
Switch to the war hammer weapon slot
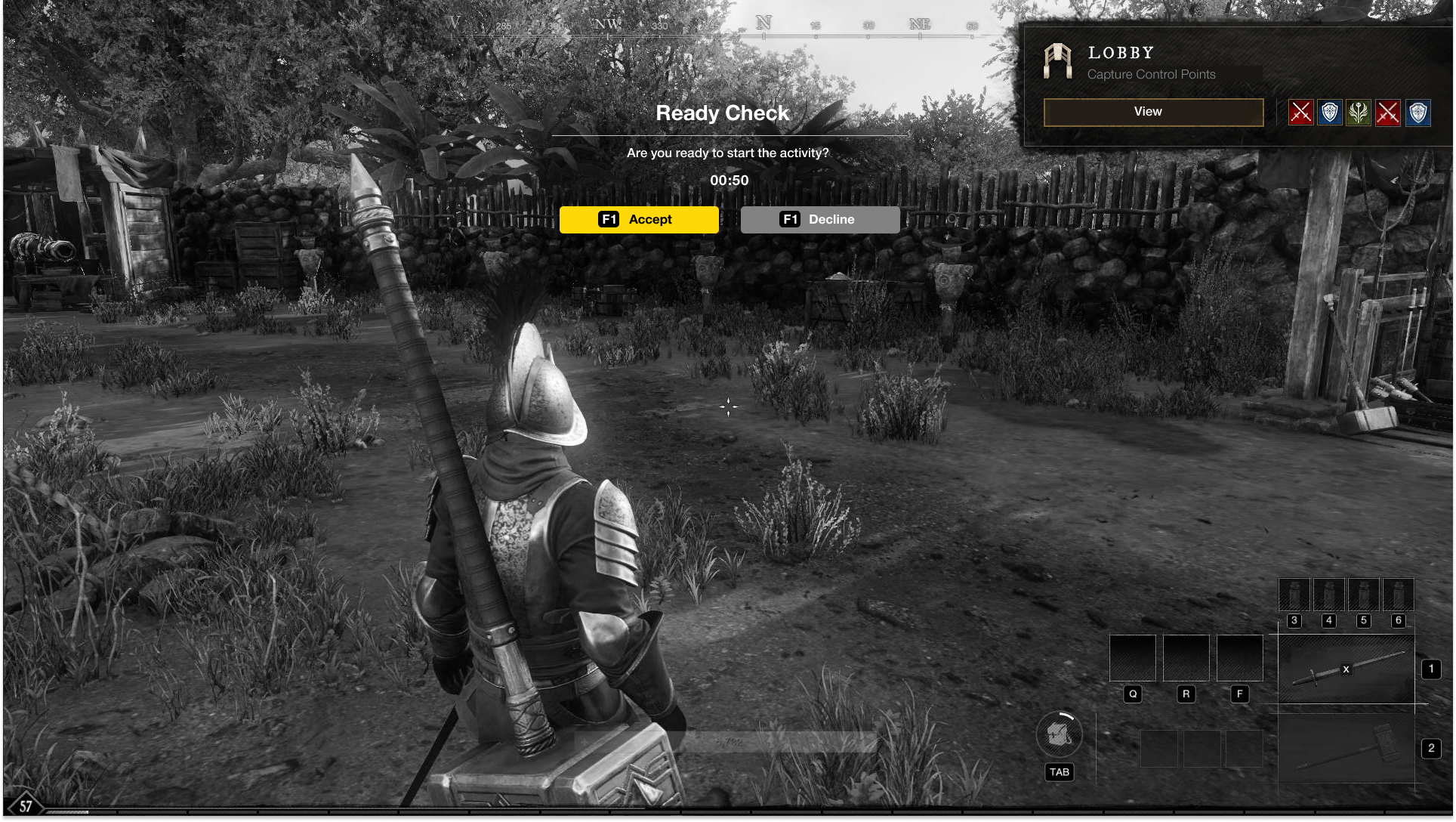coord(1346,749)
